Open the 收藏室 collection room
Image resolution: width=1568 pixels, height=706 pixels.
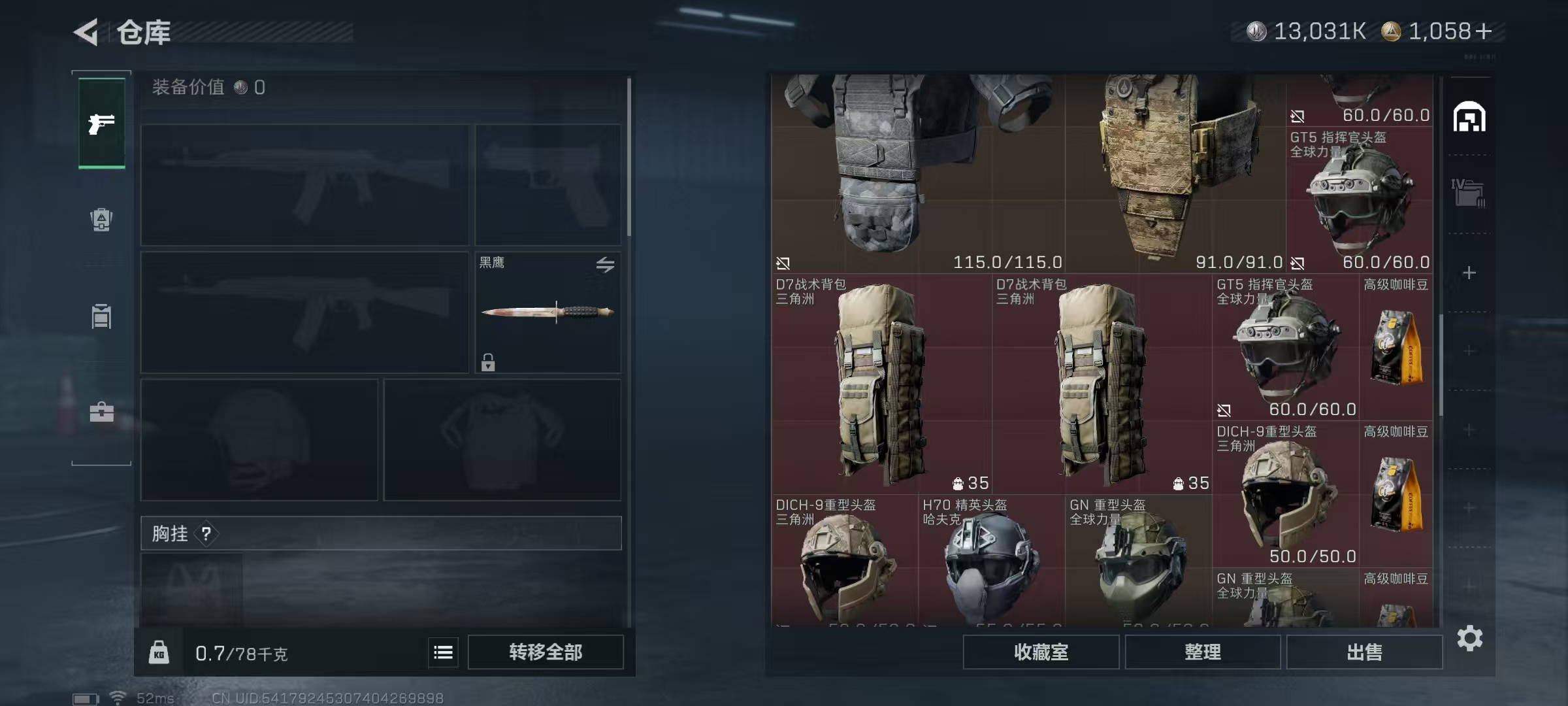(x=1041, y=652)
